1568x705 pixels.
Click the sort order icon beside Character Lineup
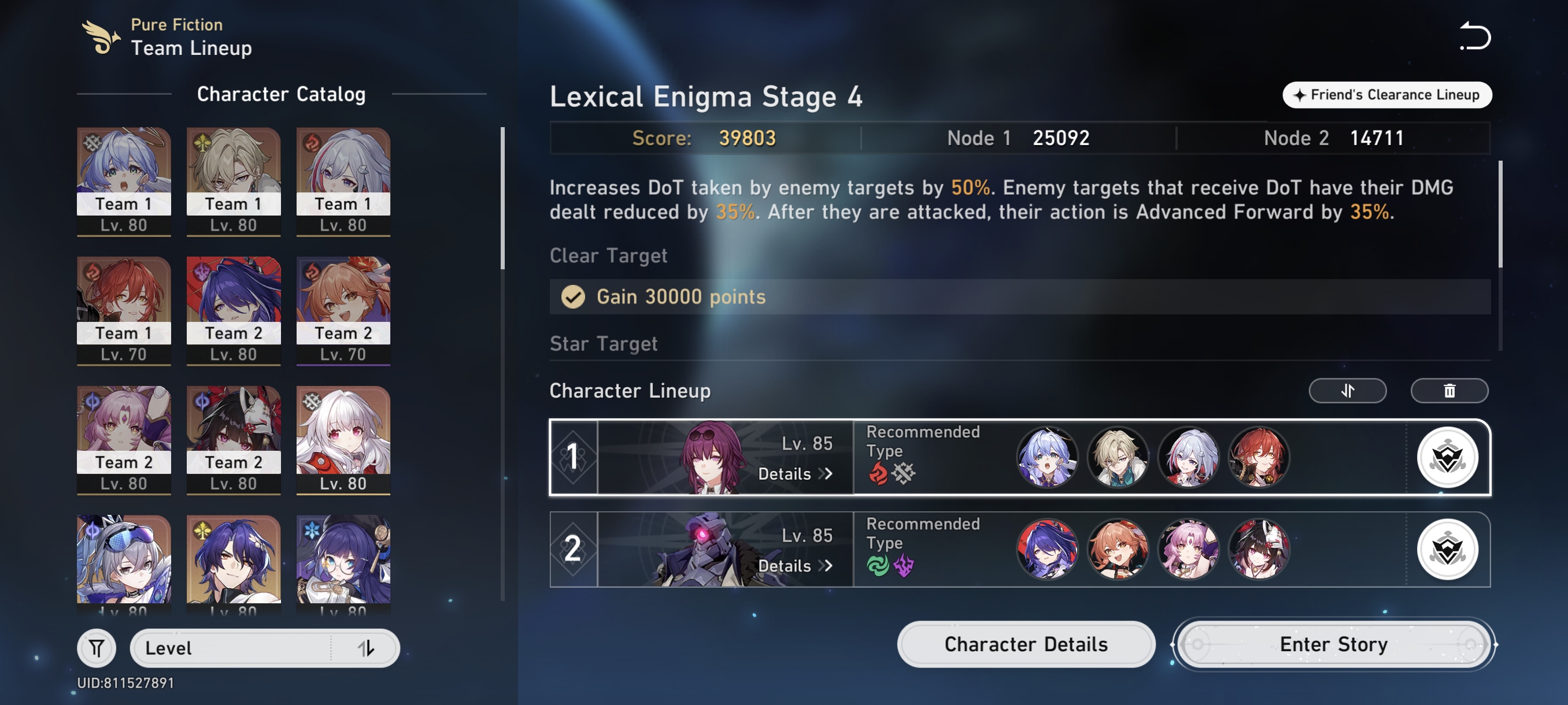pos(1347,391)
